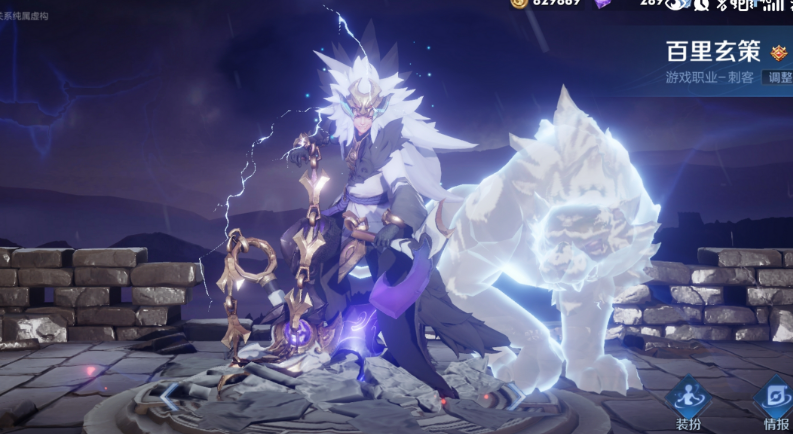This screenshot has height=434, width=793.
Task: Tap the purple gem currency icon
Action: (x=603, y=4)
